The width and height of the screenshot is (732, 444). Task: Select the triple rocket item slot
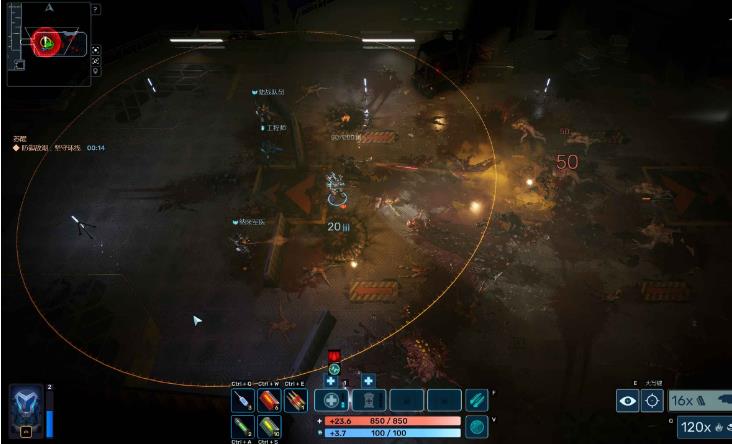[295, 401]
